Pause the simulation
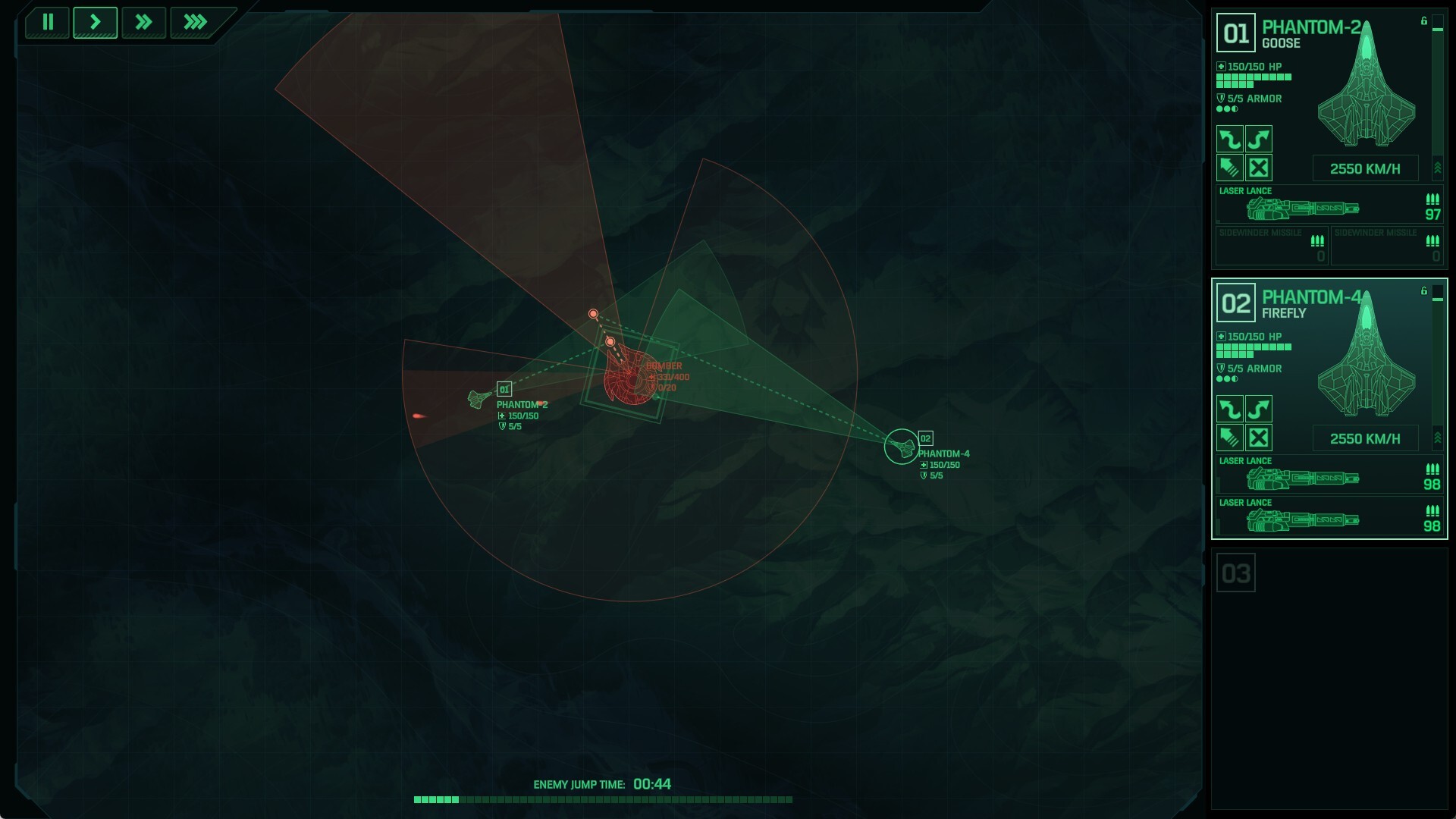 (47, 22)
